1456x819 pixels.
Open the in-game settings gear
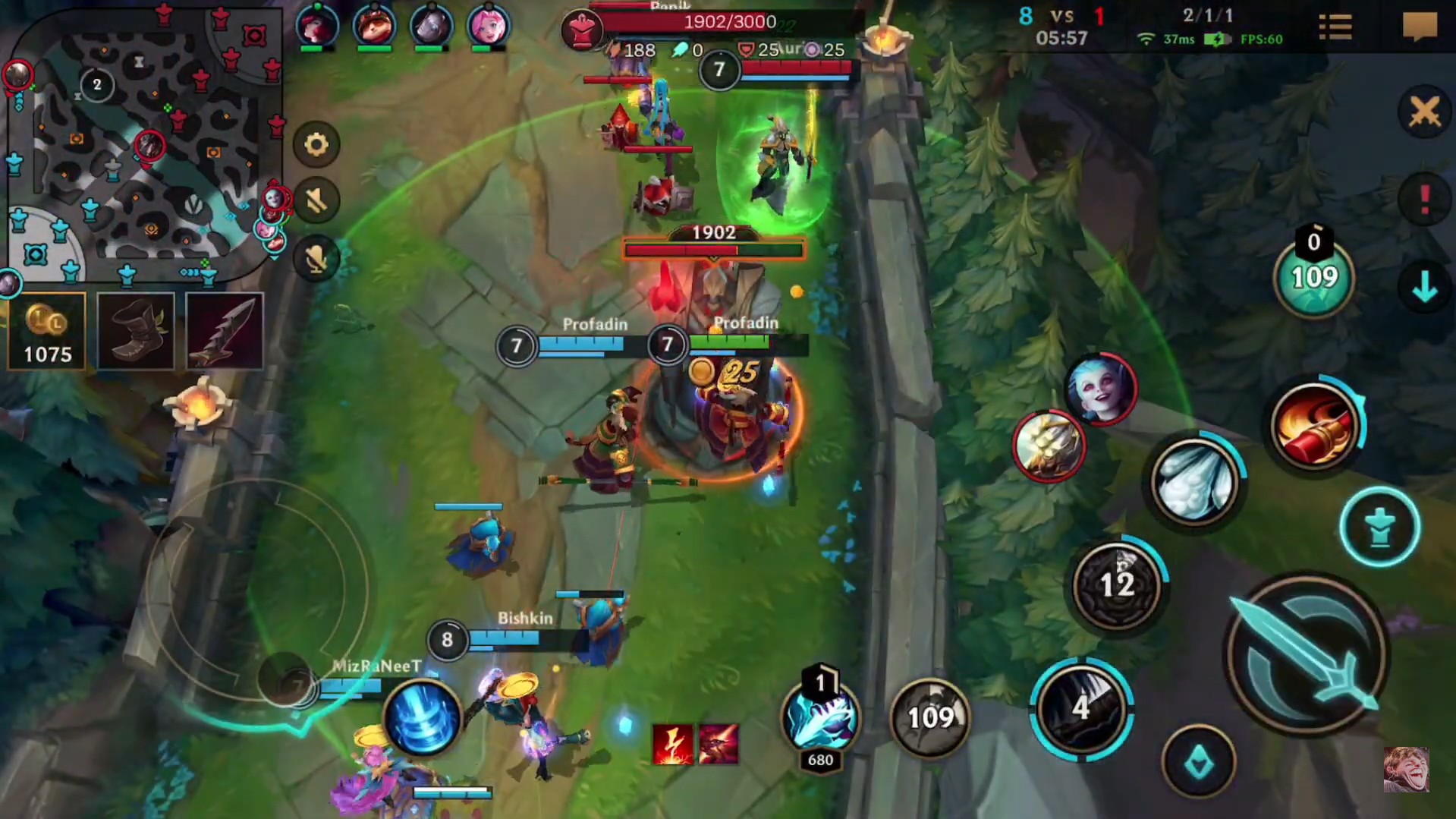(316, 143)
